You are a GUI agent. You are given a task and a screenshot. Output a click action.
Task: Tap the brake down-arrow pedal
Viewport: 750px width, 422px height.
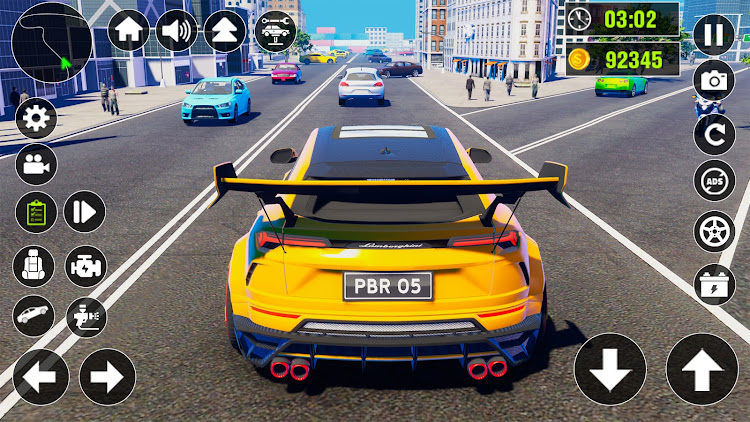(610, 370)
